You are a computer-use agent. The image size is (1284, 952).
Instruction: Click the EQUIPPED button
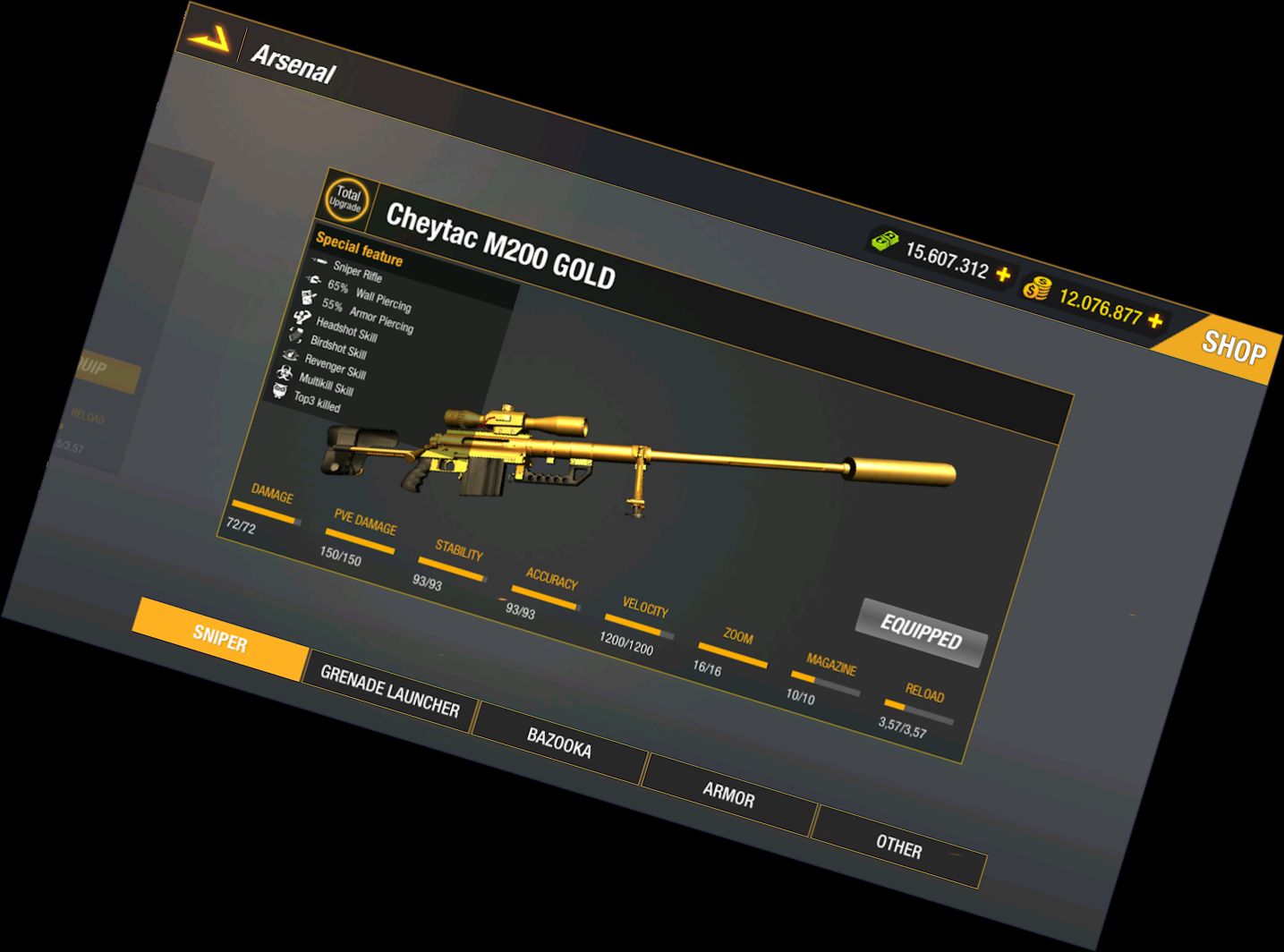[x=922, y=633]
